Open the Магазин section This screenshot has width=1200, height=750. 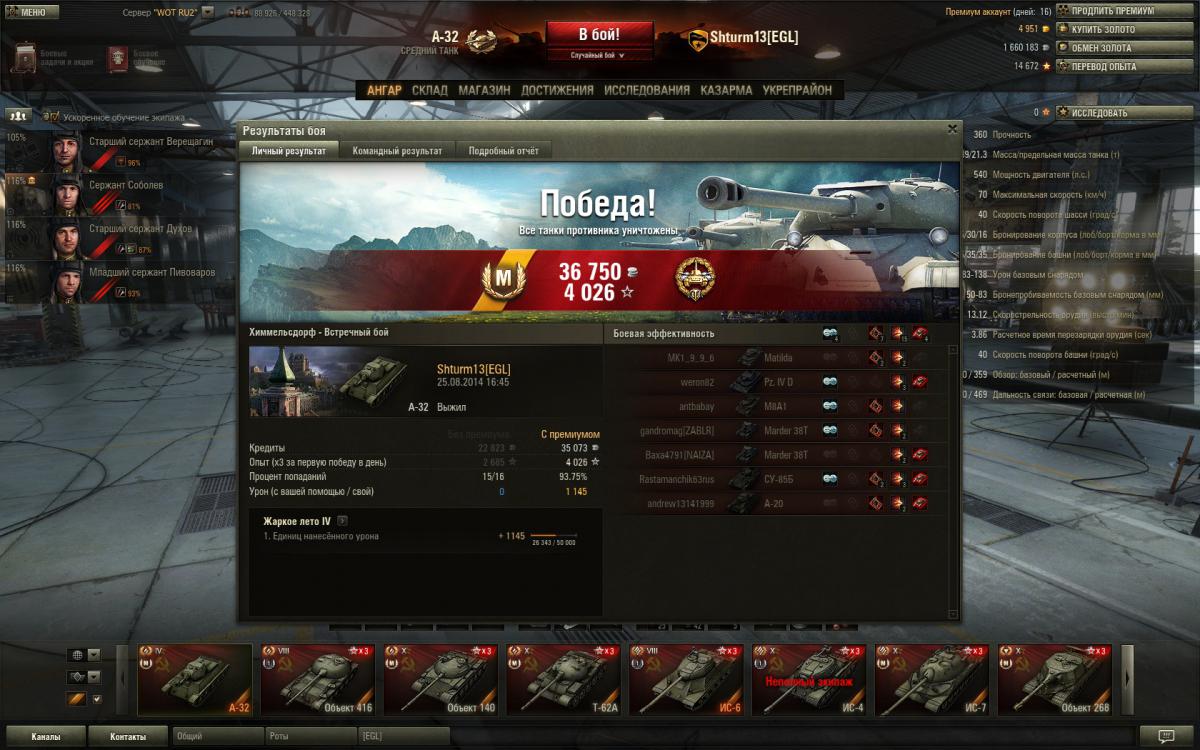click(x=484, y=90)
